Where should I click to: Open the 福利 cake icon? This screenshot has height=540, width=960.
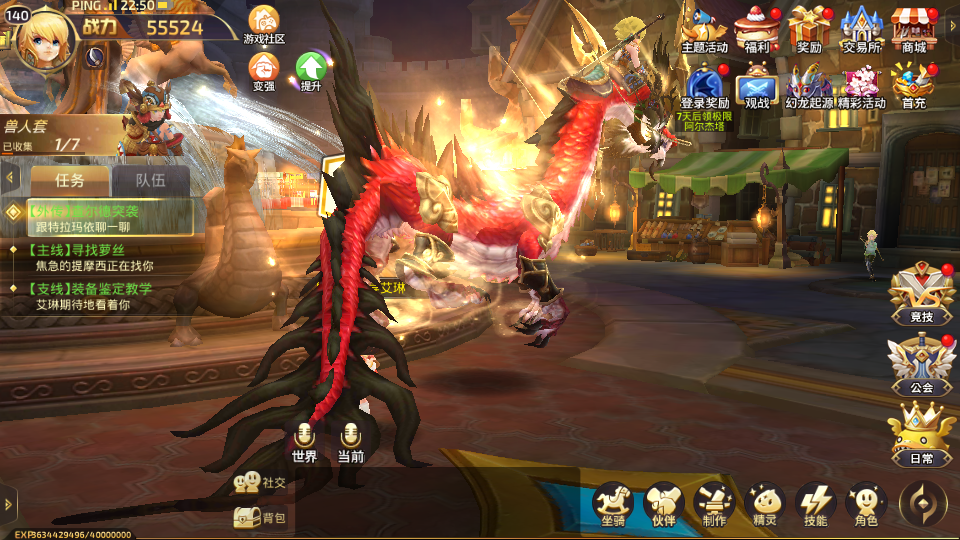tap(757, 28)
